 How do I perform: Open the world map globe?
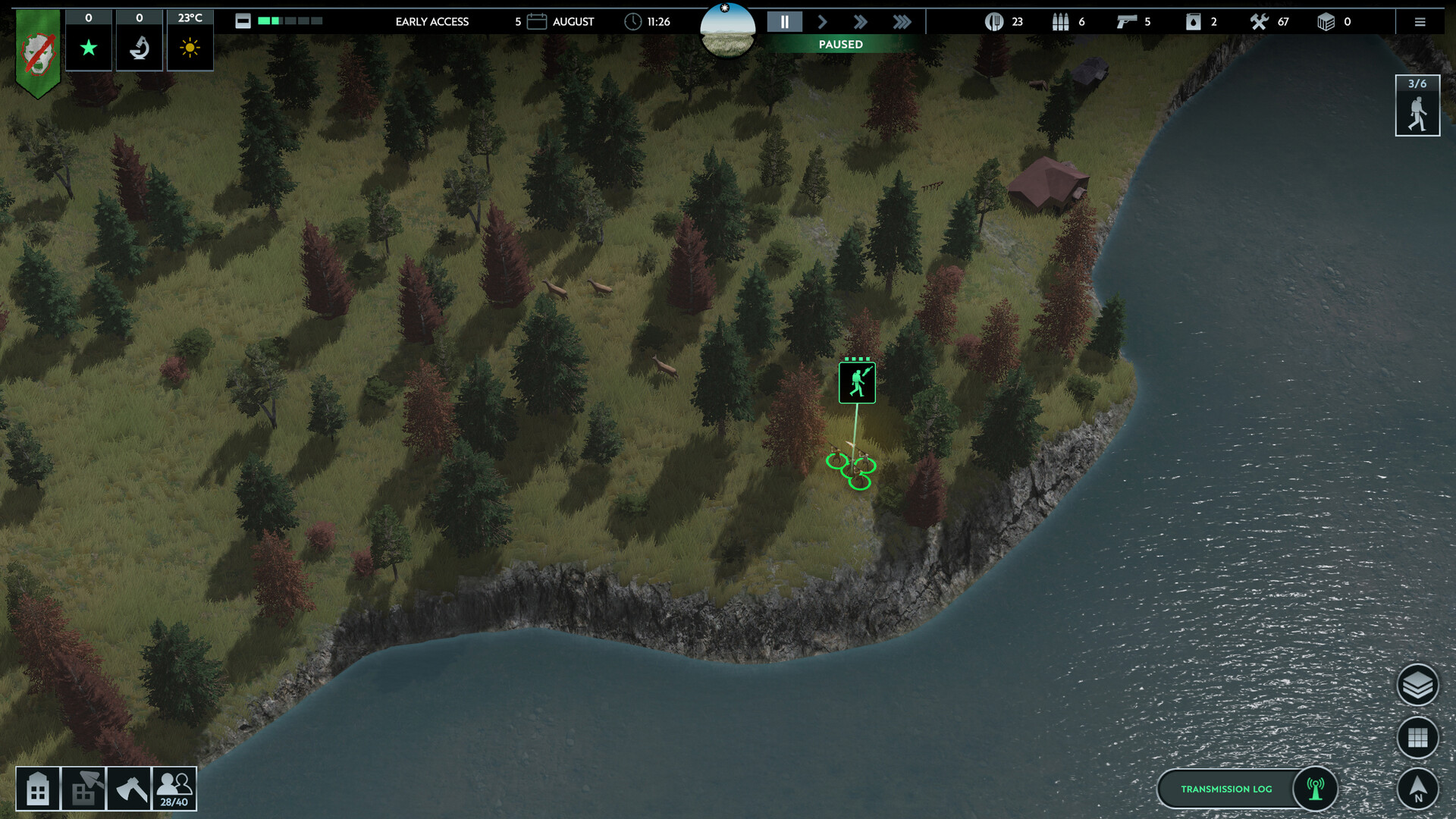pos(727,30)
